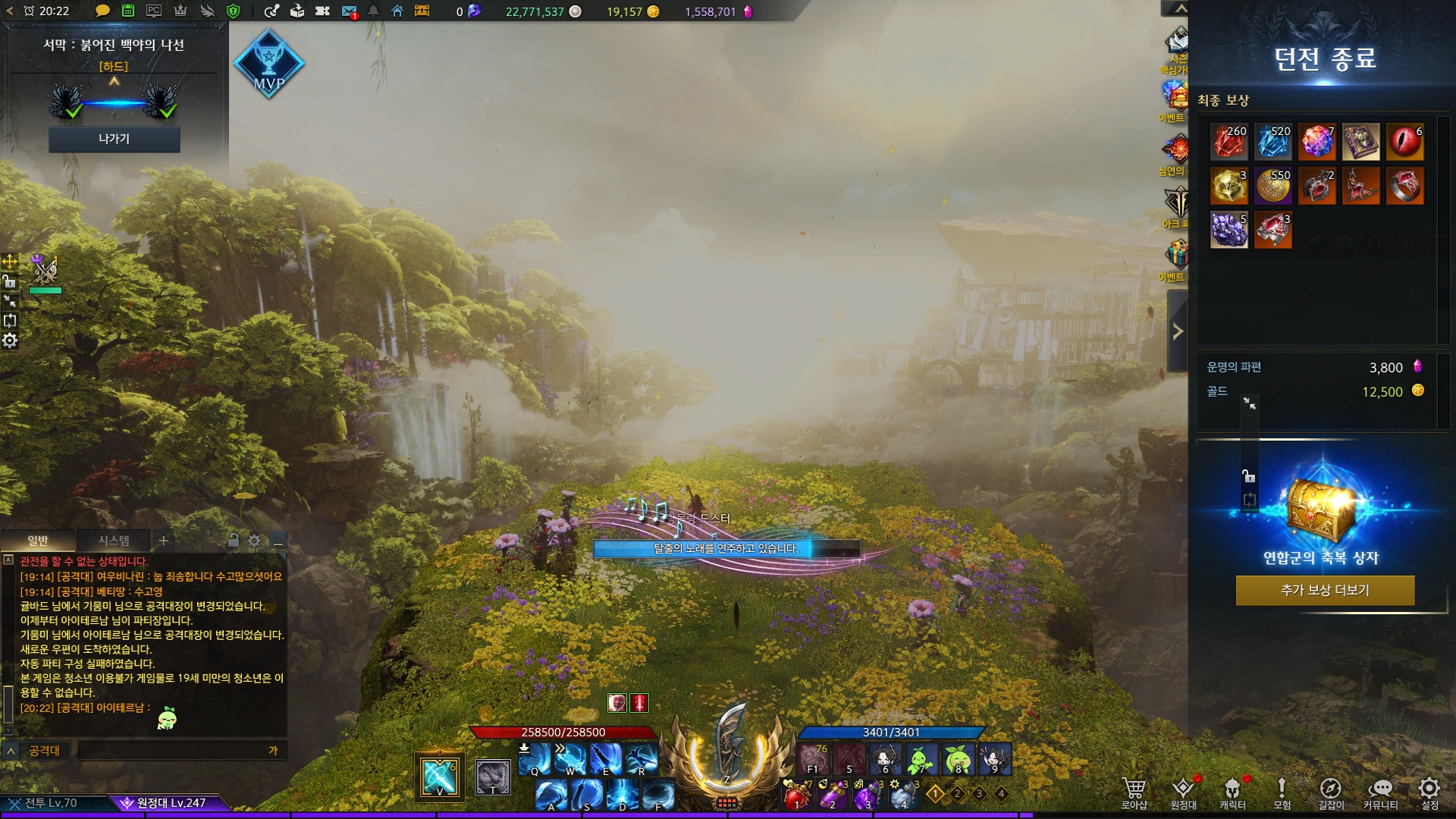Image resolution: width=1456 pixels, height=819 pixels.
Task: Open the mail envelope with notification
Action: pos(349,11)
